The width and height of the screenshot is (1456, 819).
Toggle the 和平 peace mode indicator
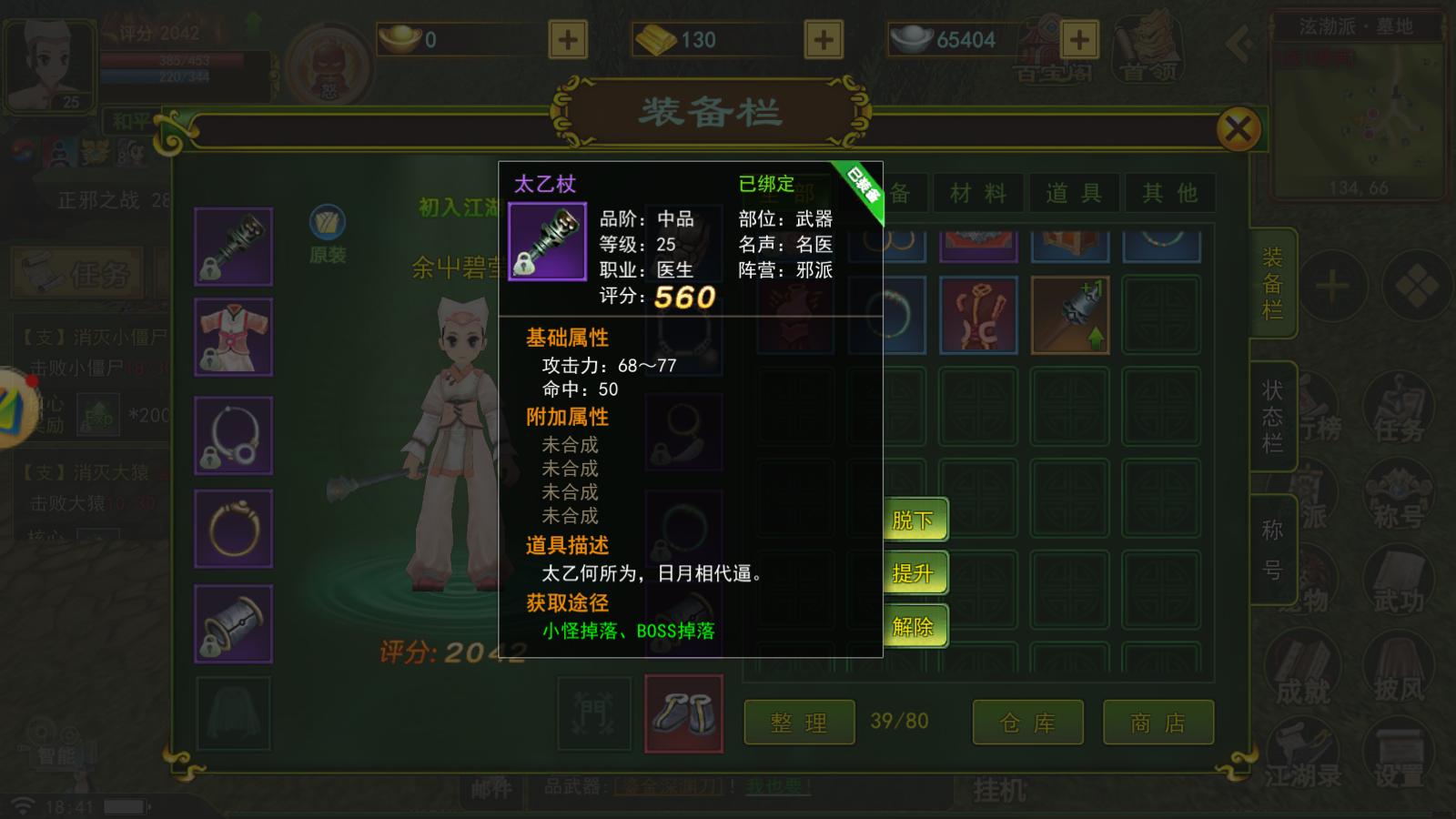[130, 121]
